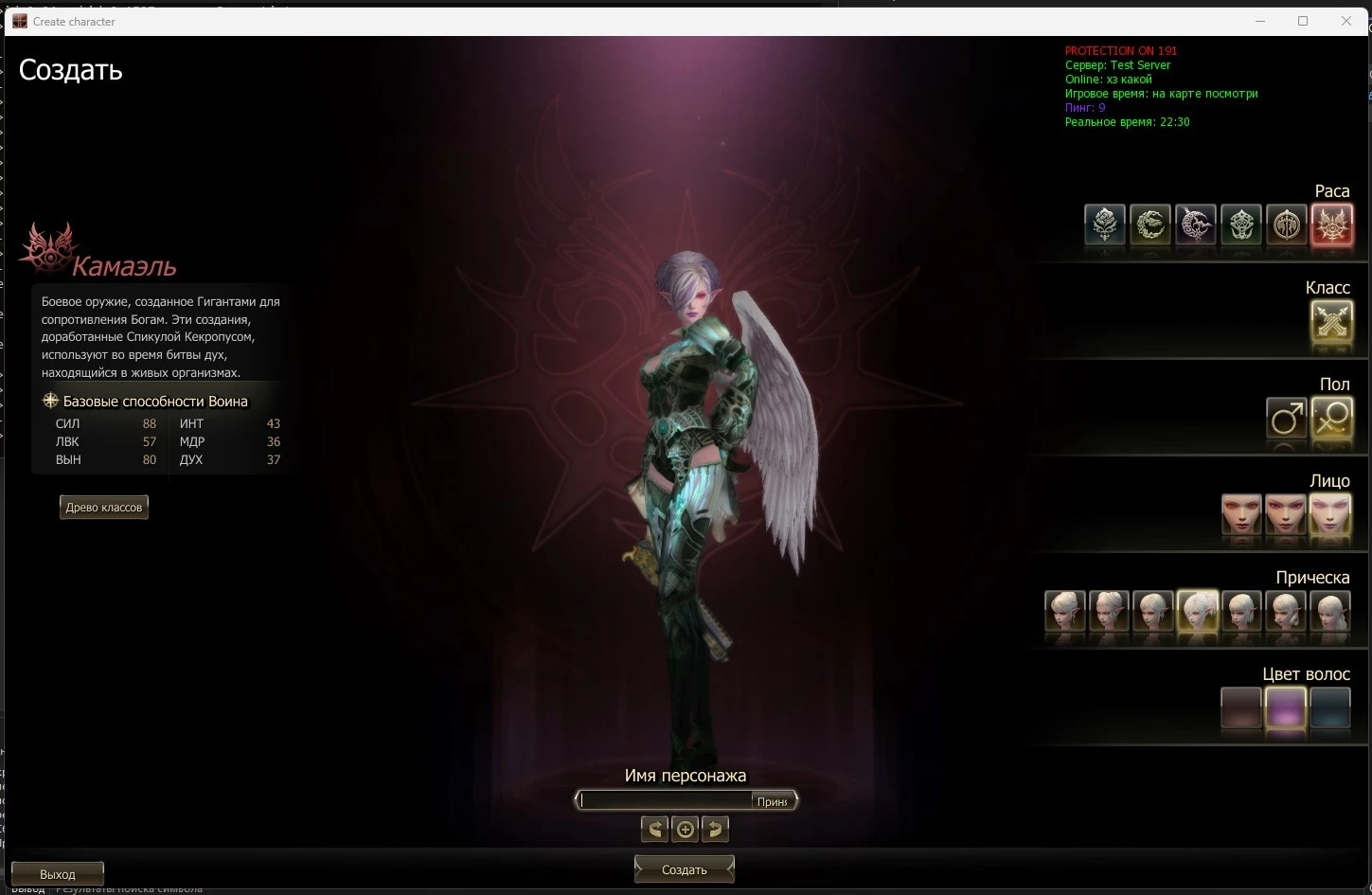Image resolution: width=1372 pixels, height=895 pixels.
Task: Select the dark blue hair color swatch
Action: coord(1330,708)
